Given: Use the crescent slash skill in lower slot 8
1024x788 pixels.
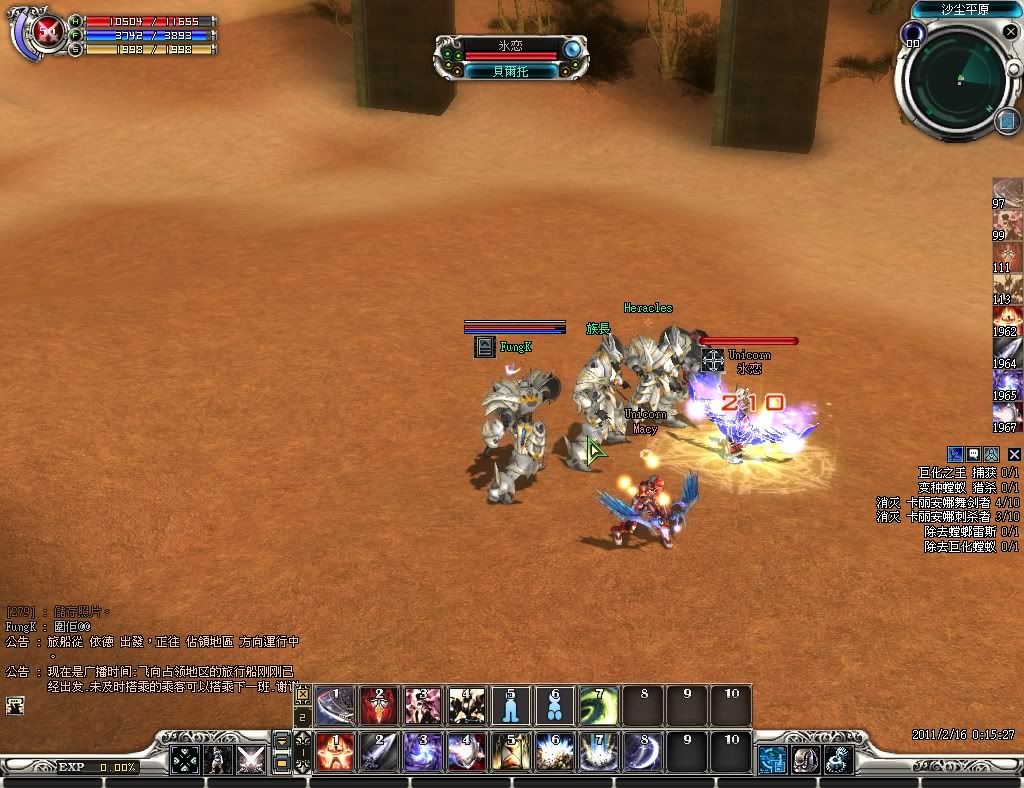Looking at the screenshot, I should [643, 752].
